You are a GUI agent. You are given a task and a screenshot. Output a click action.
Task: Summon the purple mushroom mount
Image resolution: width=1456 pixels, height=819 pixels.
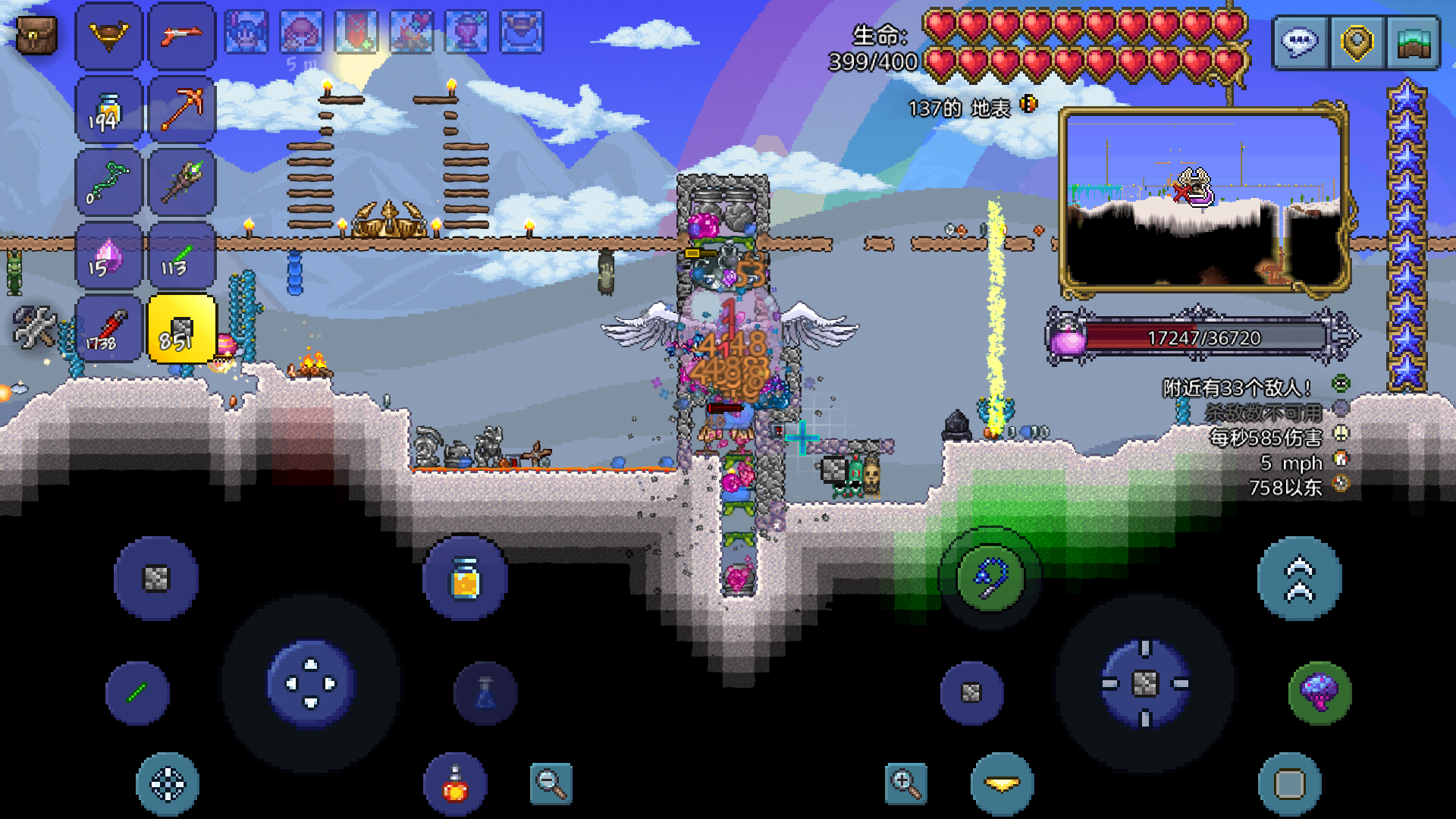[1319, 692]
